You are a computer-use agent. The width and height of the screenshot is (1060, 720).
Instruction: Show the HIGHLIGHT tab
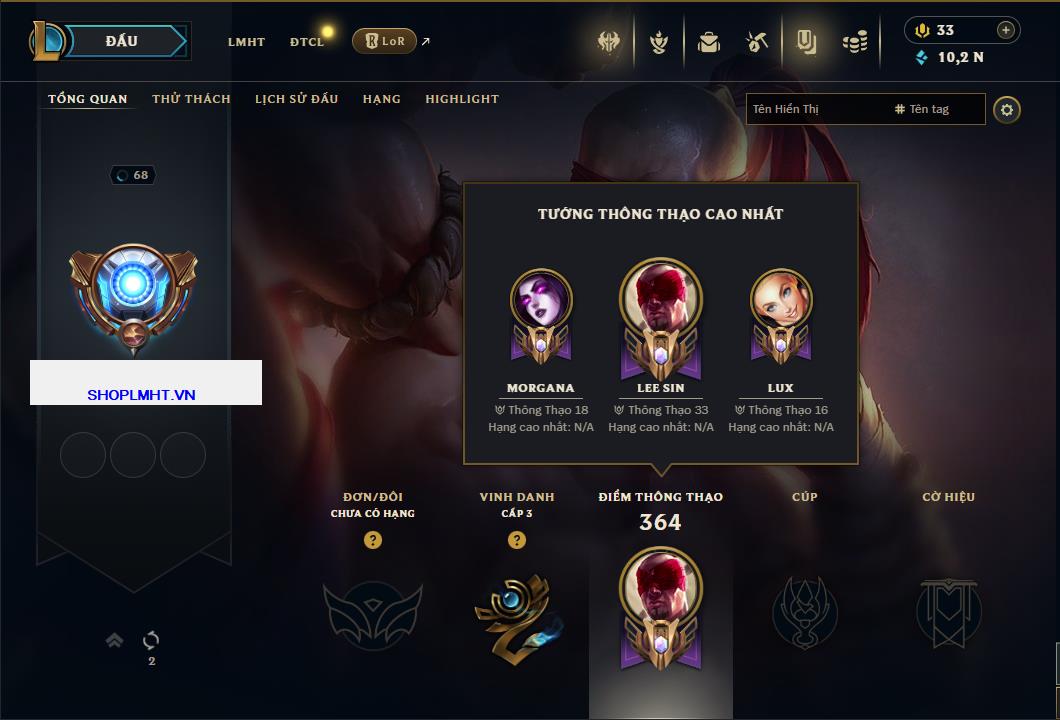pyautogui.click(x=462, y=99)
